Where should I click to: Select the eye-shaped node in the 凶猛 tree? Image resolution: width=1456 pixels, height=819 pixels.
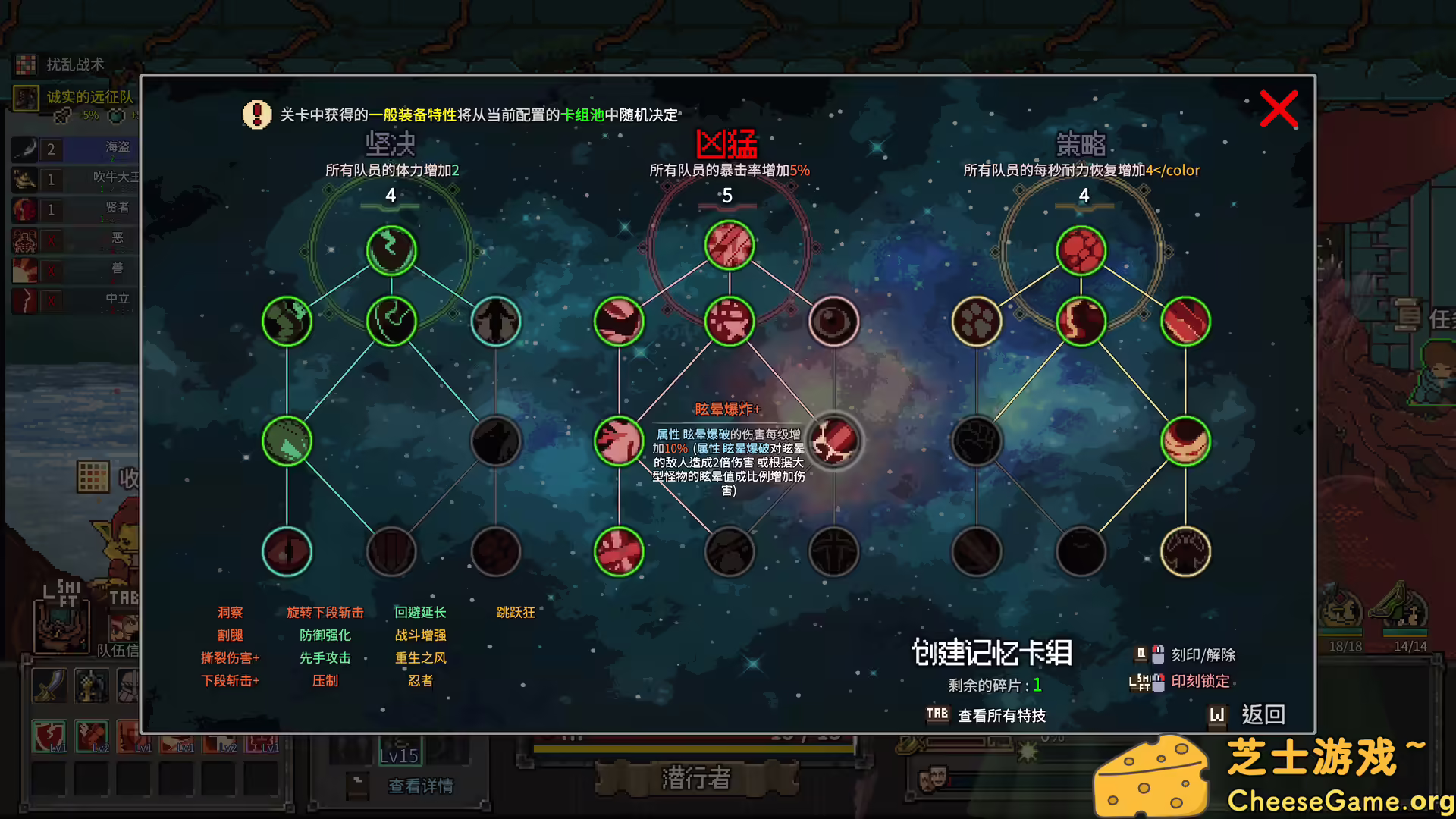click(833, 321)
